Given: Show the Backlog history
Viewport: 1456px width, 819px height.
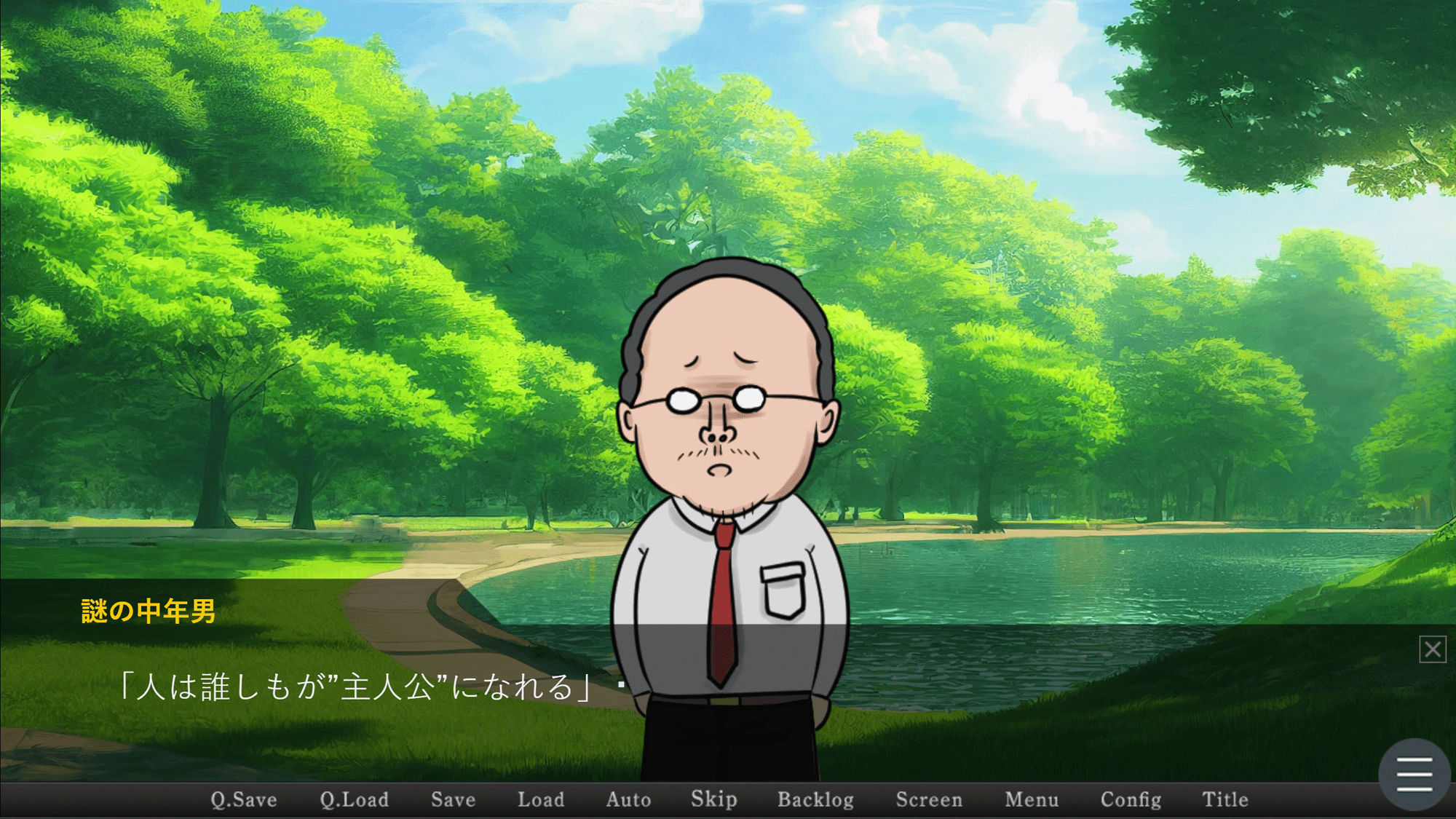Looking at the screenshot, I should [815, 799].
